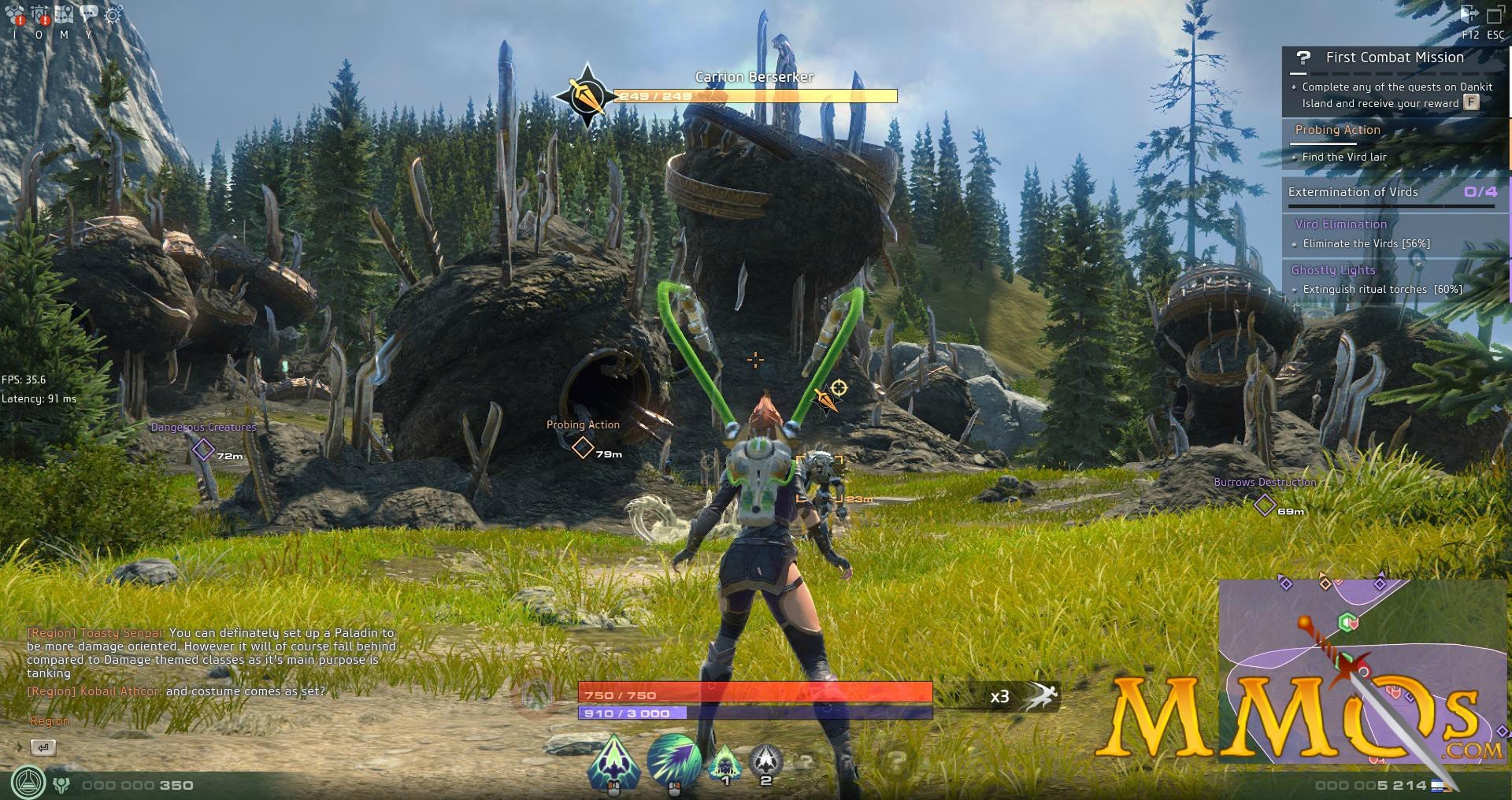
Task: Open the hexagon cluster menu icon
Action: (14, 14)
